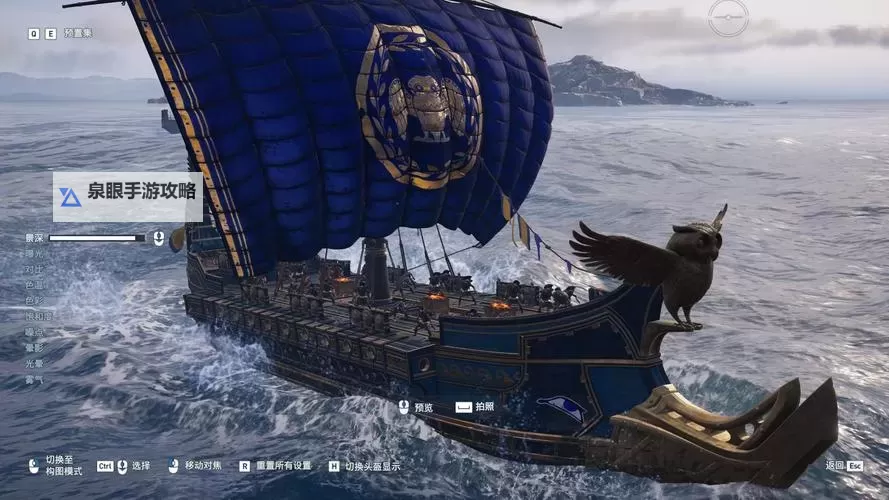The height and width of the screenshot is (500, 889).
Task: Choose the 光晕 bloom option
Action: [x=35, y=363]
